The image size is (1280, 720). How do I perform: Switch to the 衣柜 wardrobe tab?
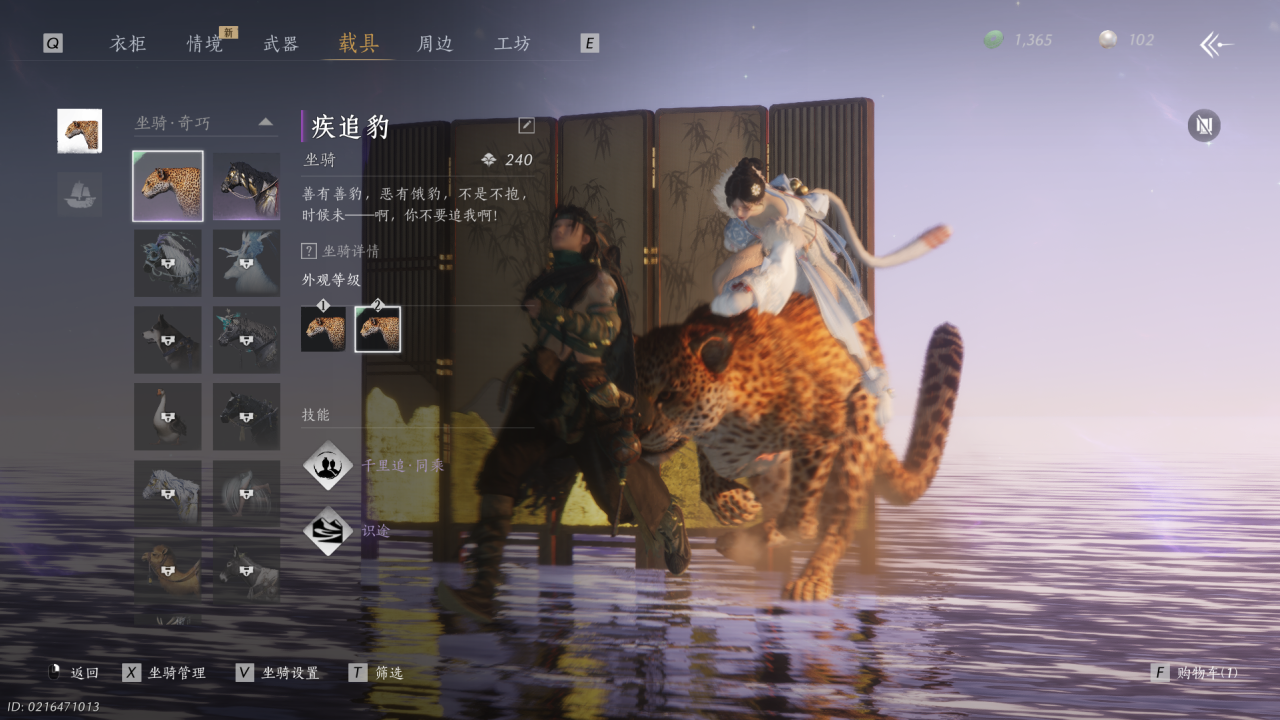[x=128, y=44]
